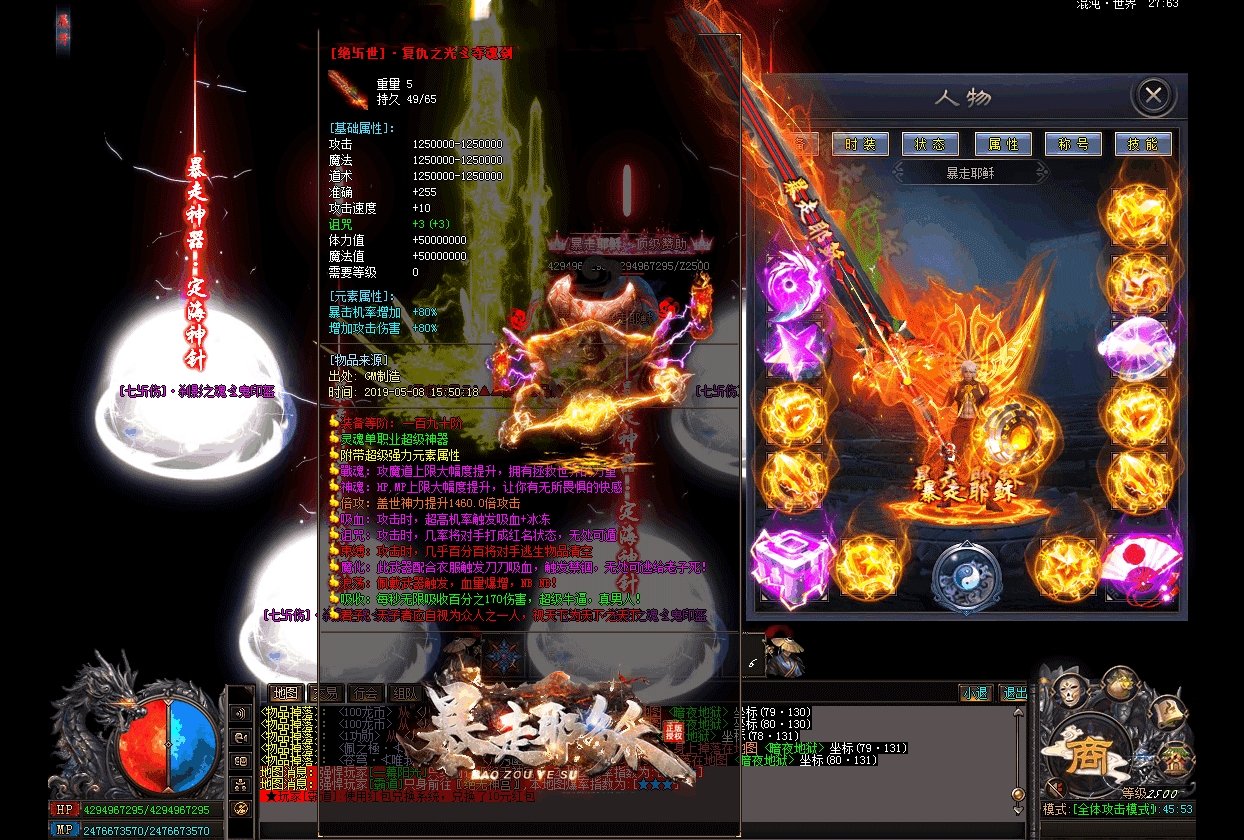Switch to the 技能 skills tab
This screenshot has height=840, width=1244.
pos(1143,144)
